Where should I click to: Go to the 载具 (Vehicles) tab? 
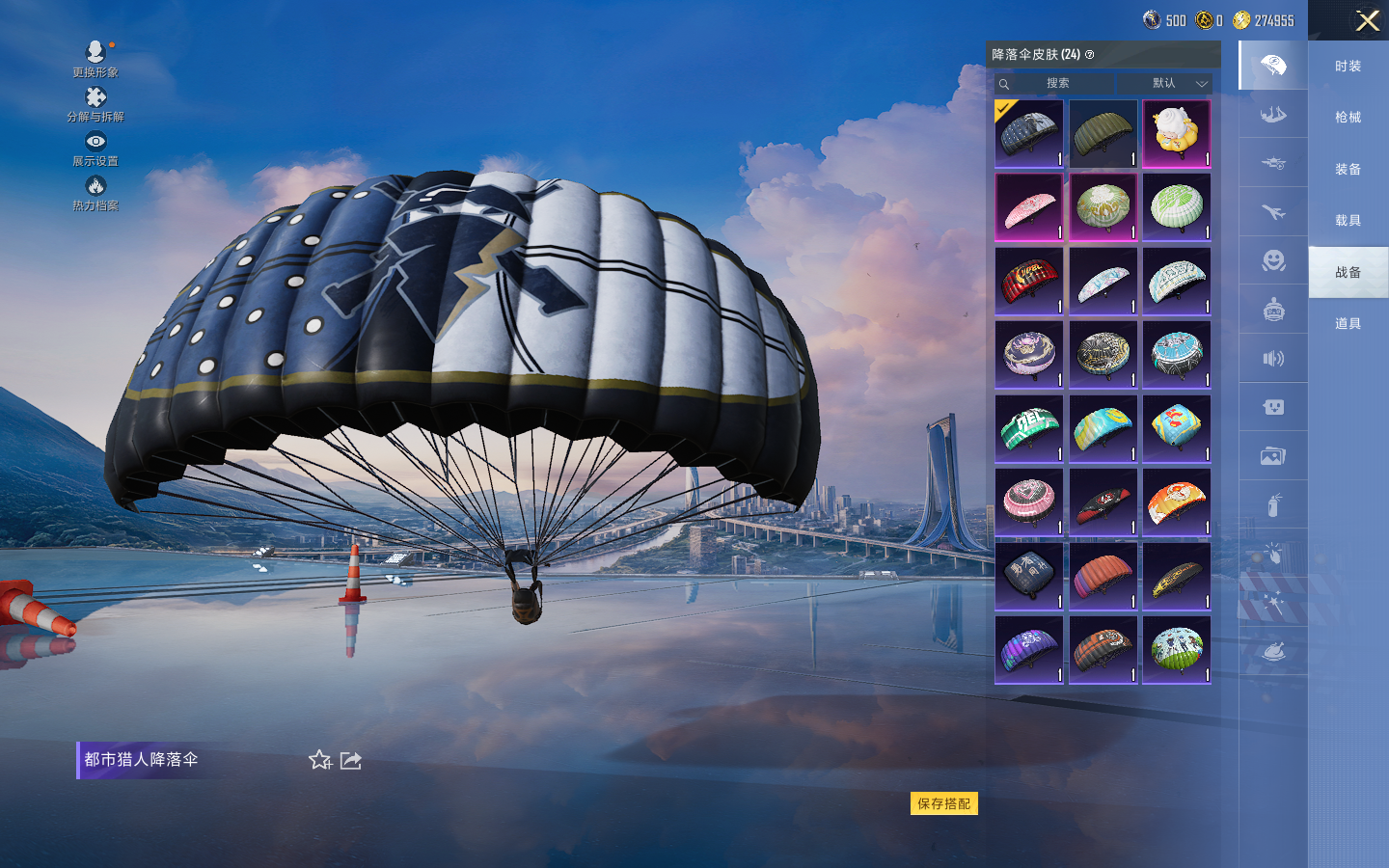[x=1348, y=221]
